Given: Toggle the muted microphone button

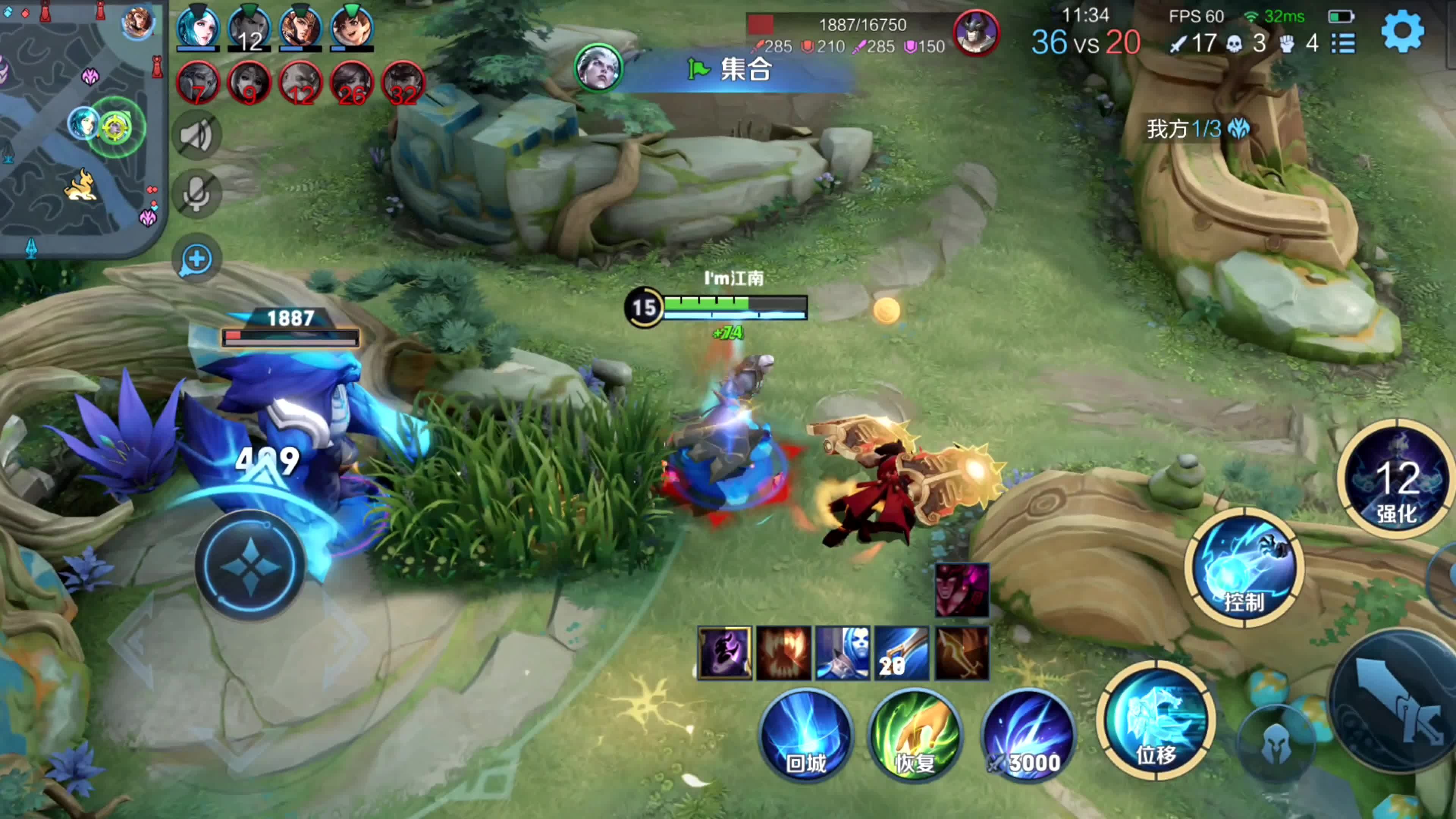Looking at the screenshot, I should click(196, 194).
